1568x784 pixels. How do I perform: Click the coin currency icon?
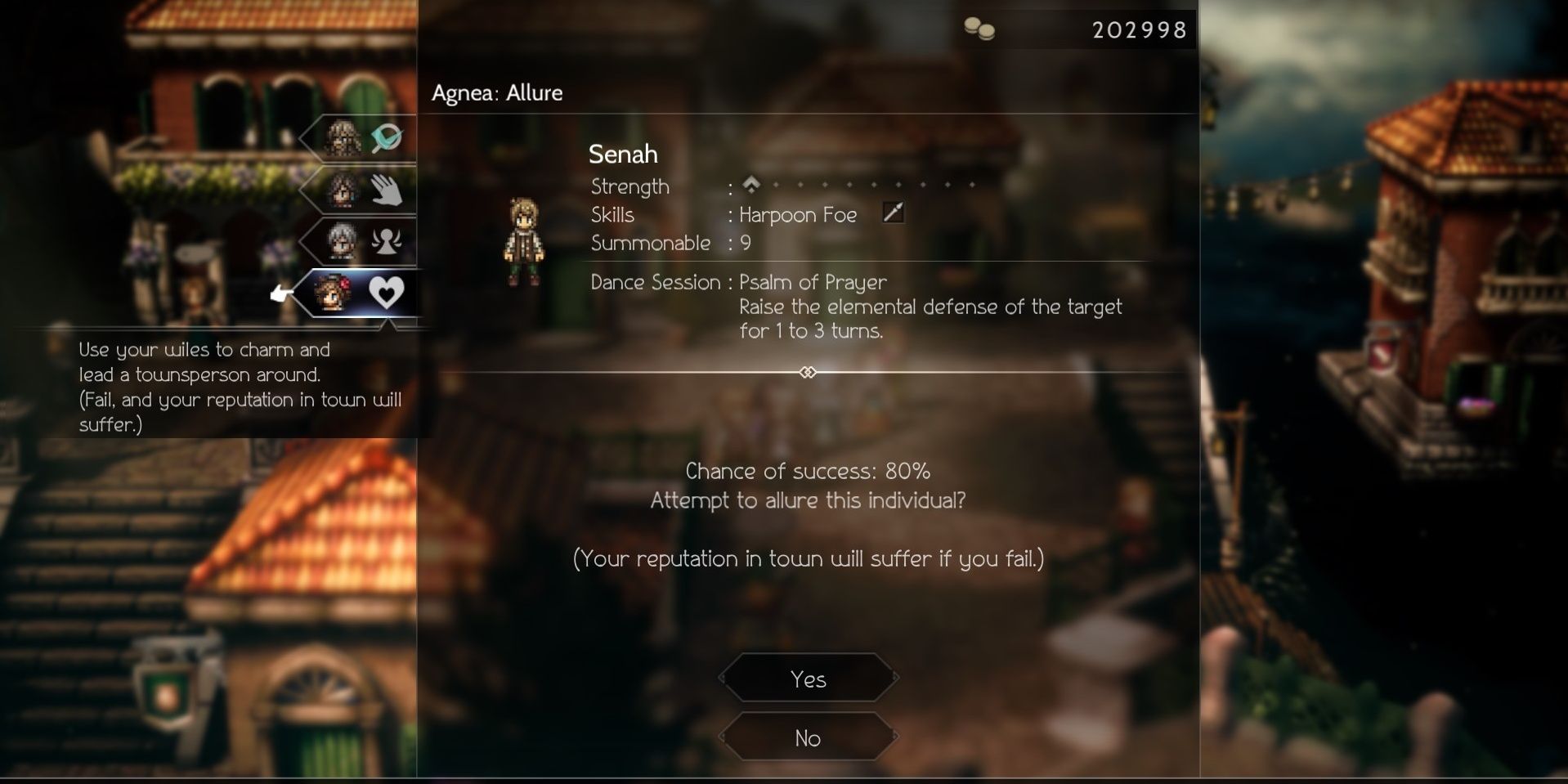980,29
